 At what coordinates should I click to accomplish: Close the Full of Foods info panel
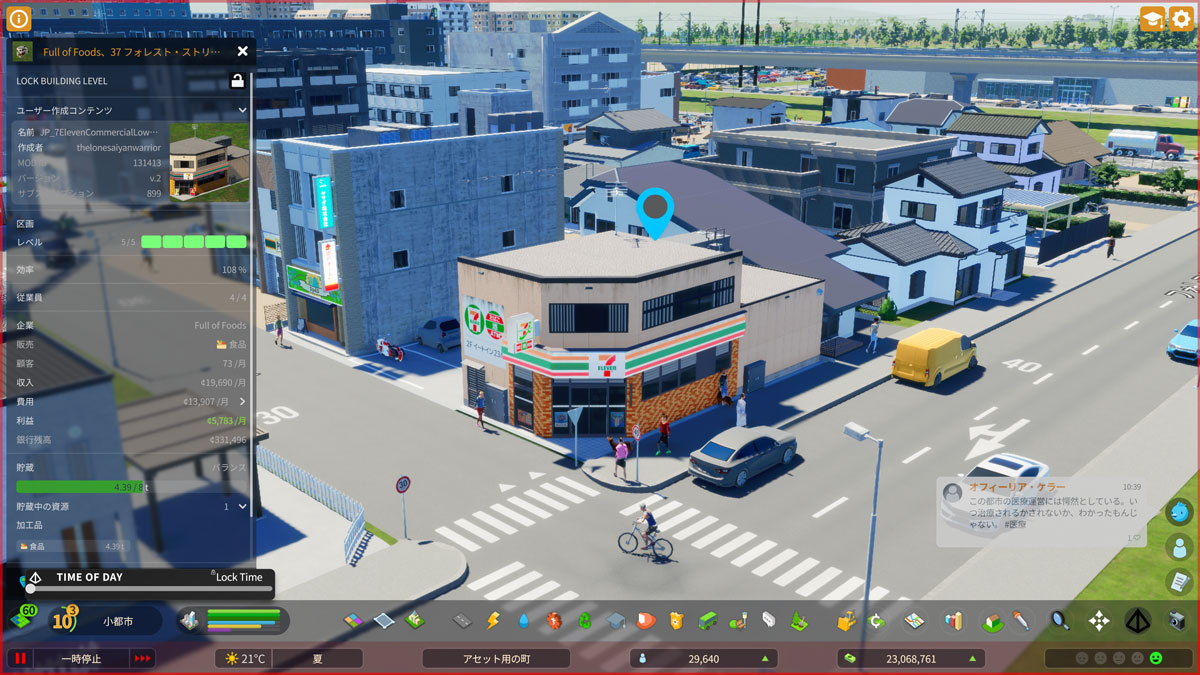(242, 51)
